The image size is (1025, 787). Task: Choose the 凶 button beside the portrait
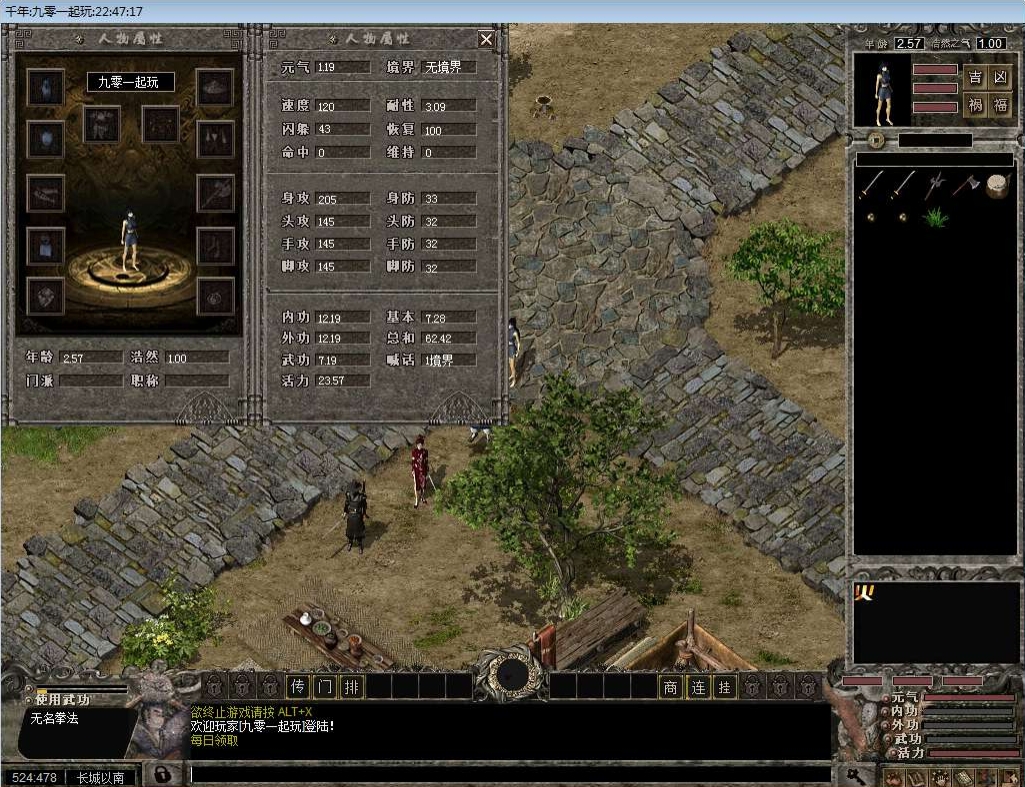point(1000,78)
